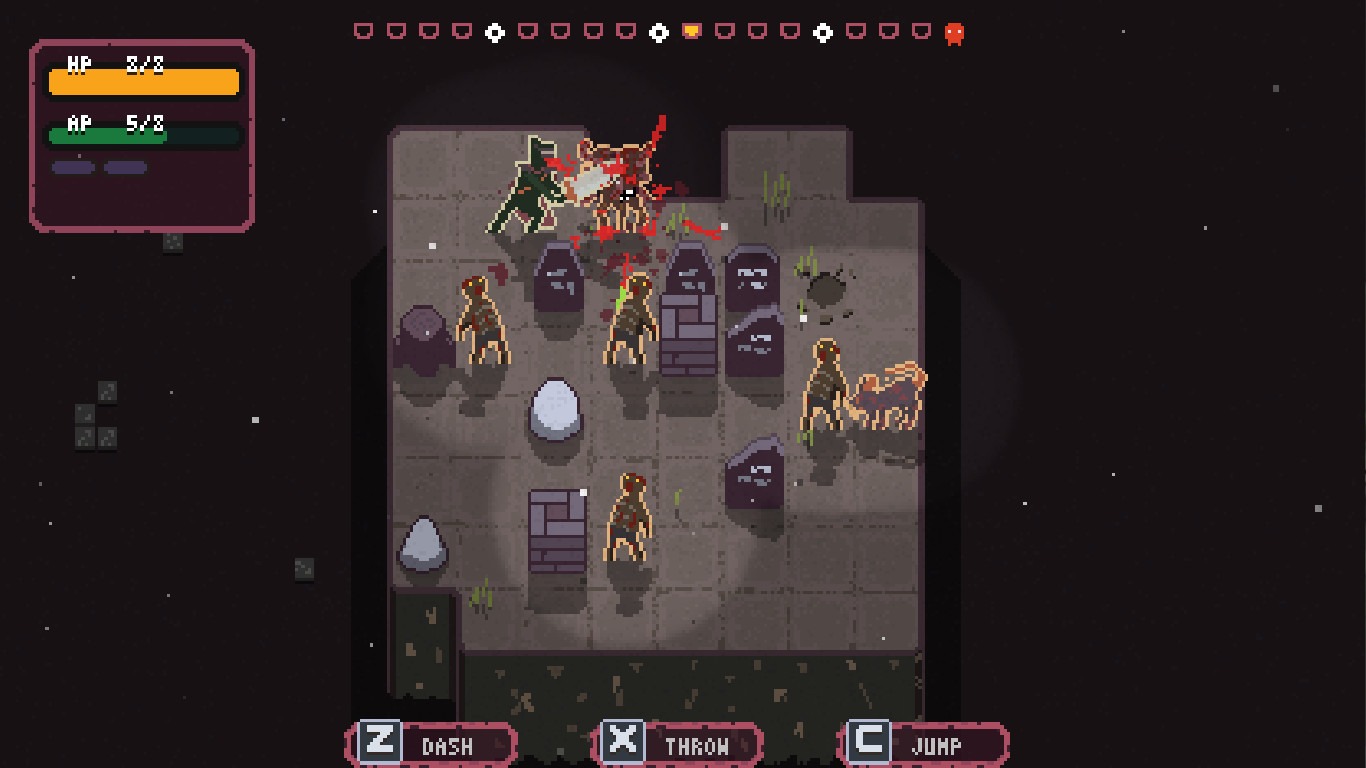Click the first white diamond checkpoint marker
1366x768 pixels.
tap(495, 31)
